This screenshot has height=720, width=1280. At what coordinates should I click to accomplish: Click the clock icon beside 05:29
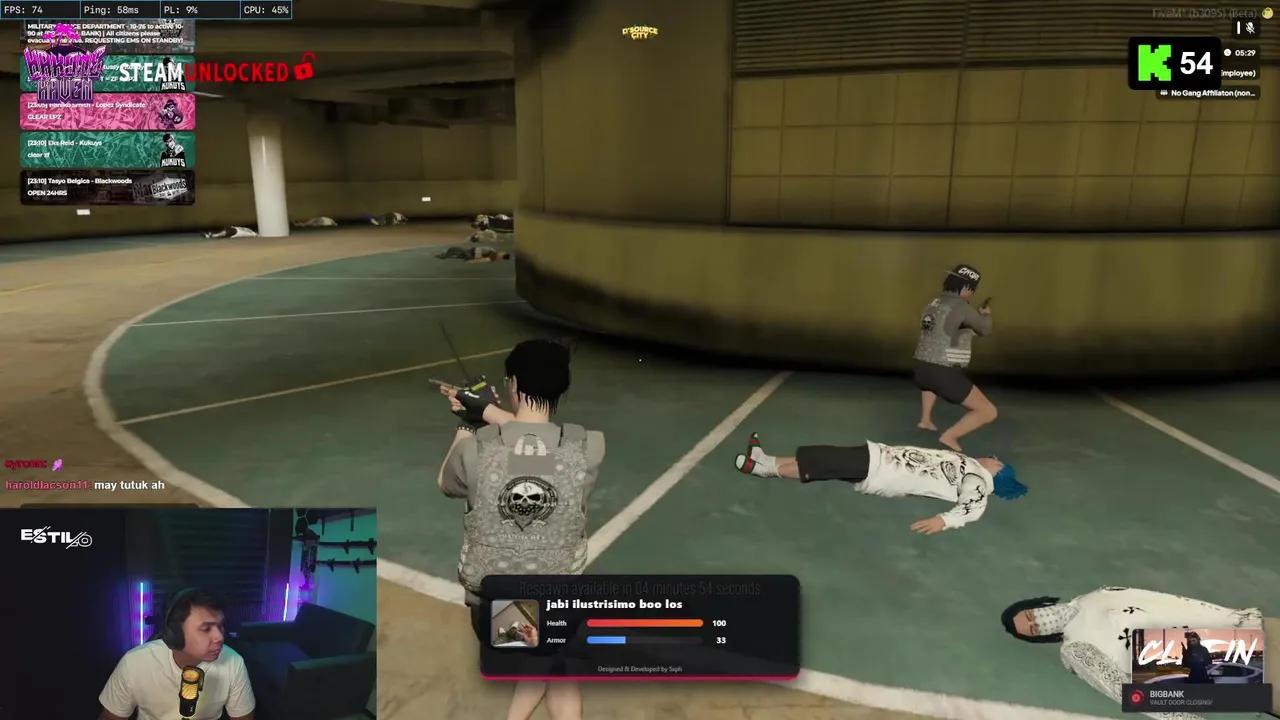(x=1227, y=53)
